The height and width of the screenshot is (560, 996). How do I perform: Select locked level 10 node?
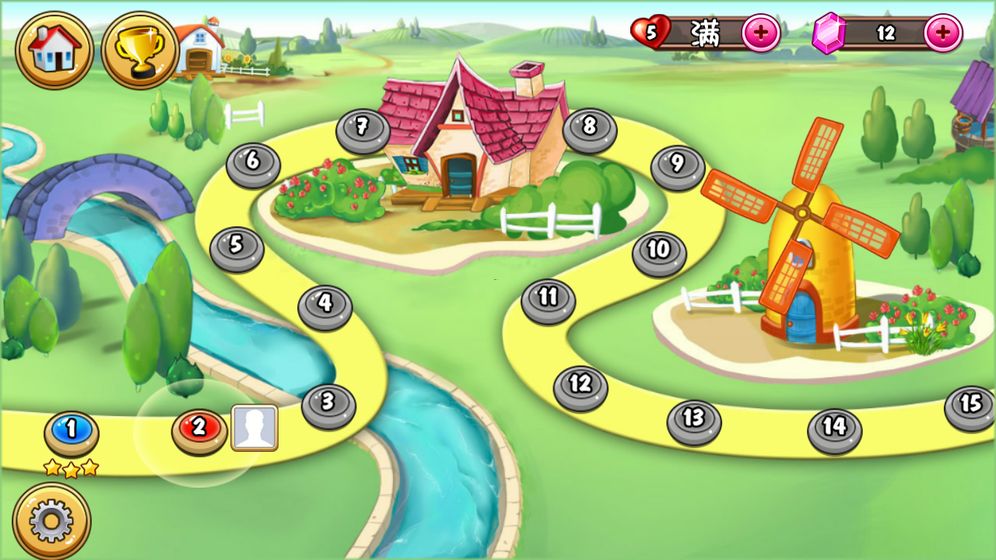pyautogui.click(x=658, y=251)
